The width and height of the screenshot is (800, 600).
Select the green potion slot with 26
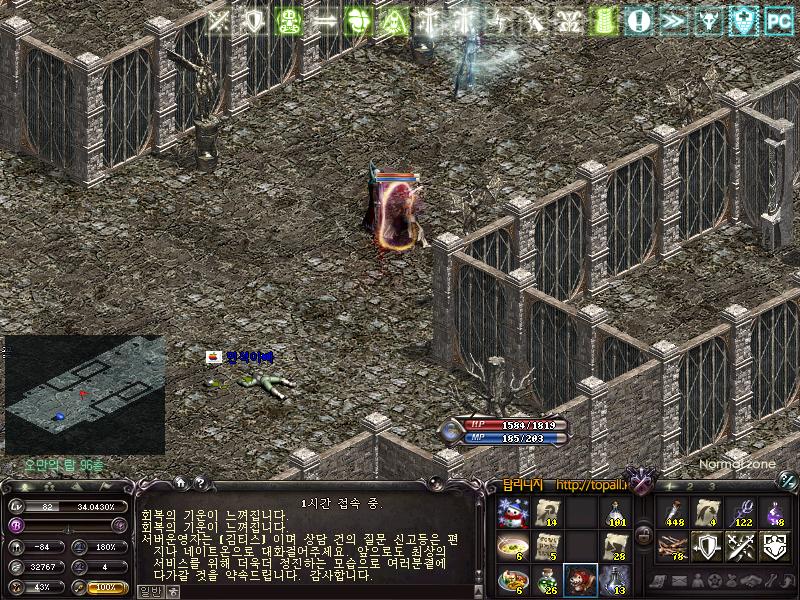click(x=546, y=579)
